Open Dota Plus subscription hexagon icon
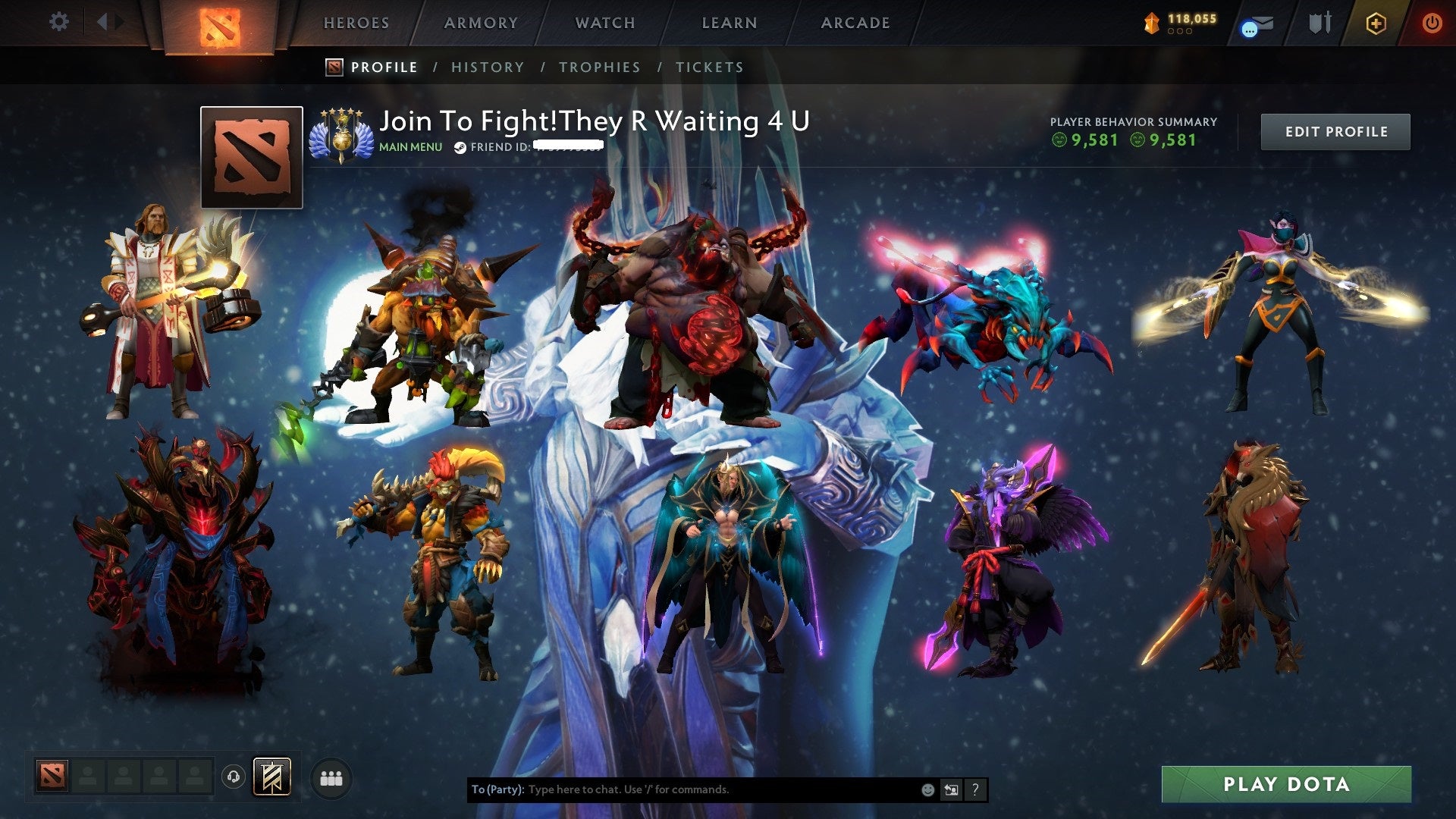Screen dimensions: 1456x819 [1376, 24]
